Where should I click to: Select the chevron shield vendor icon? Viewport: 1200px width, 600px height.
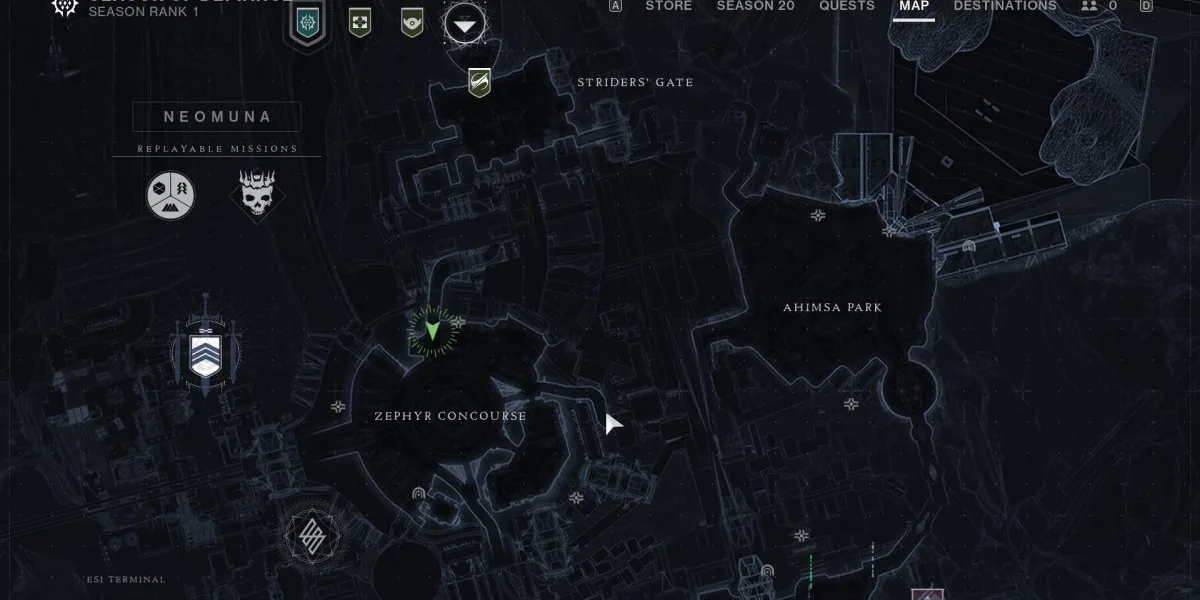[x=207, y=350]
